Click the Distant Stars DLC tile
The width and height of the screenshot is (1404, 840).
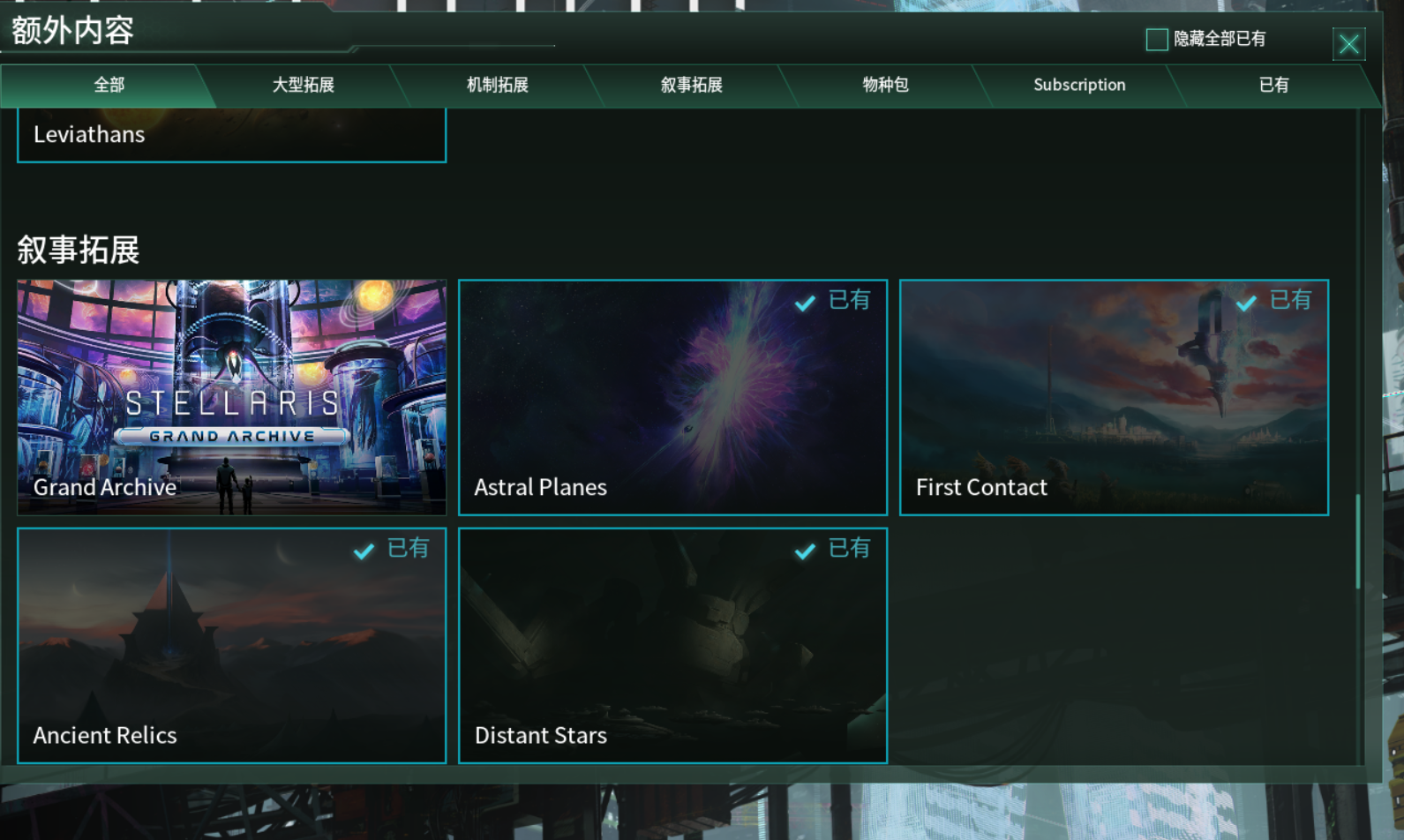click(672, 645)
